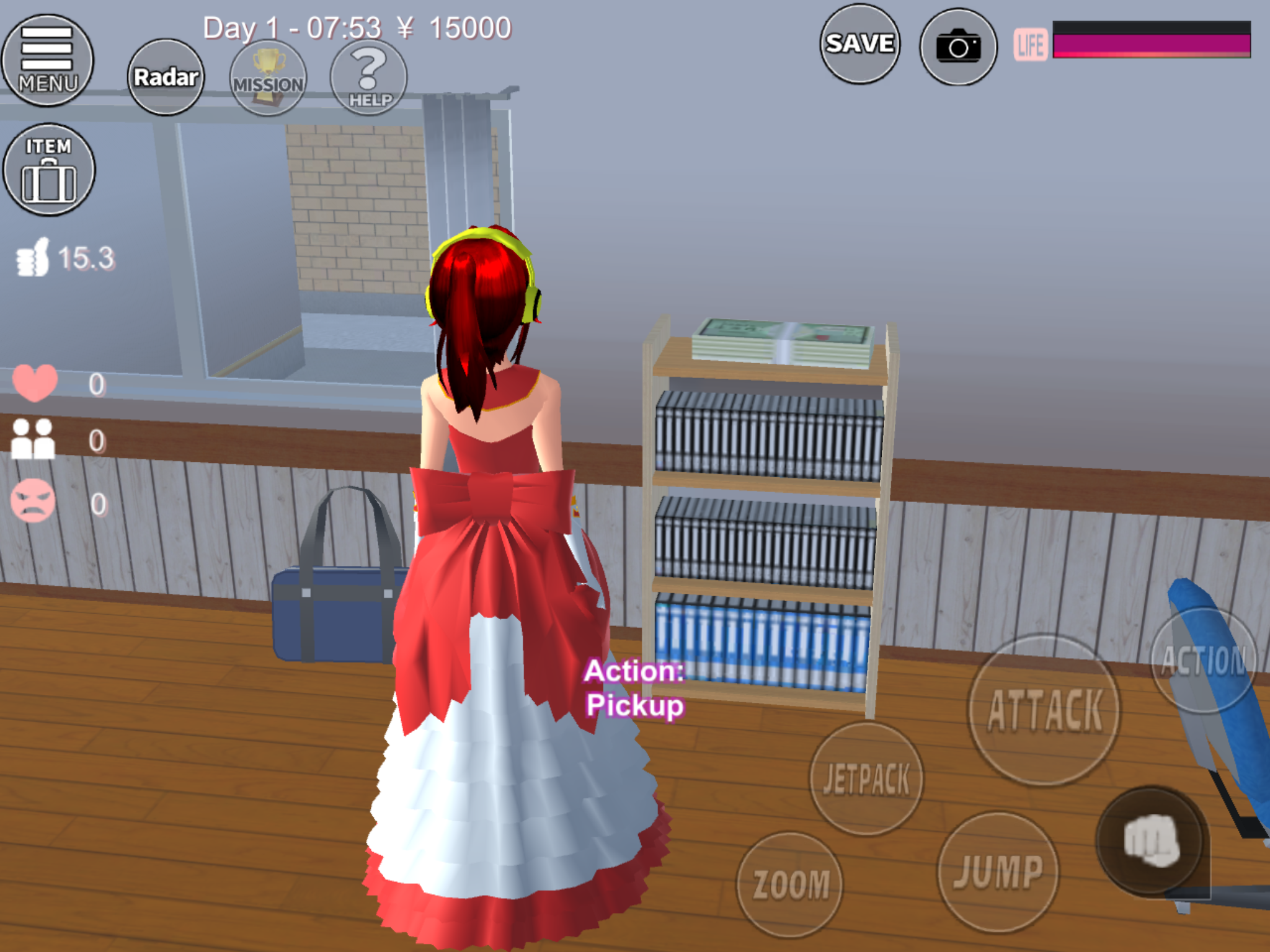Screen dimensions: 1270x952
Task: Tap the ZOOM button
Action: point(790,884)
